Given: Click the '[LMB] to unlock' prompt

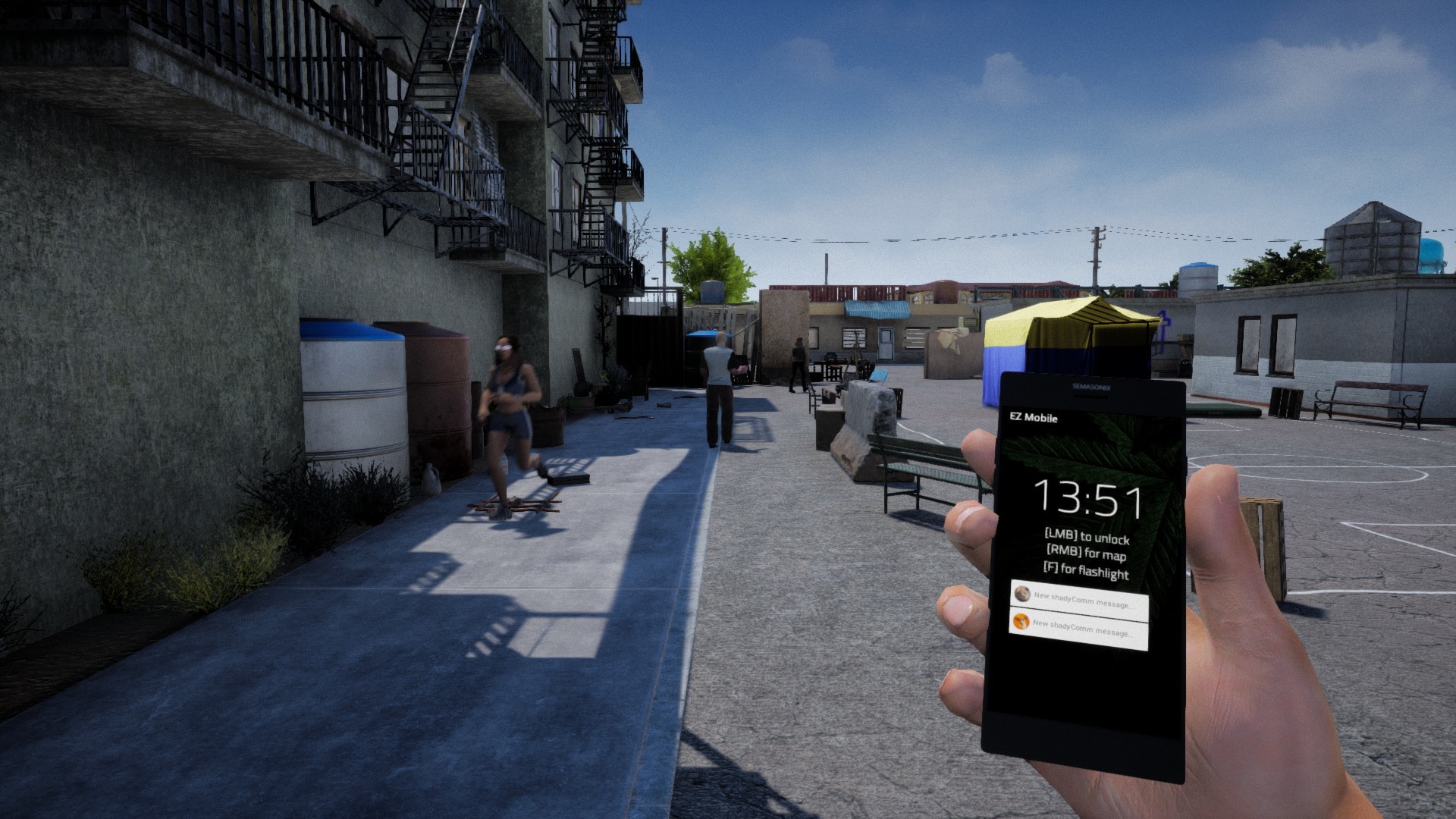Looking at the screenshot, I should 1087,536.
